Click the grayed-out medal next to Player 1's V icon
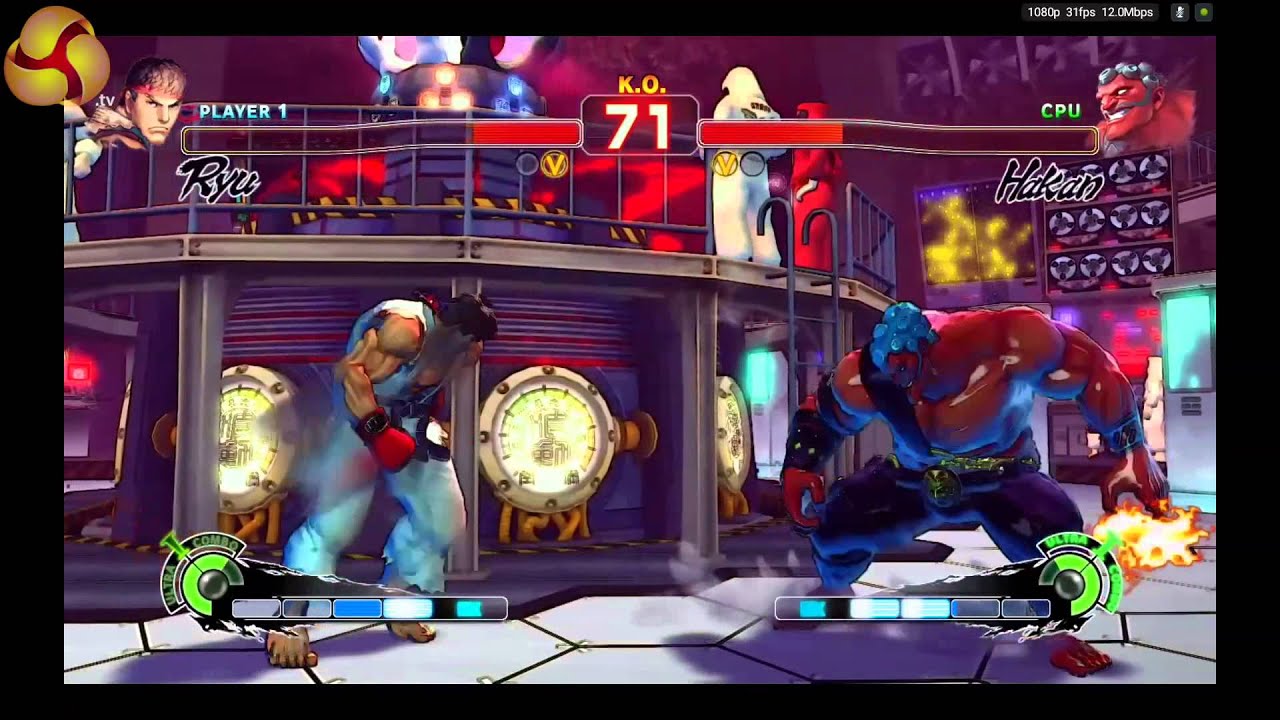 [525, 163]
